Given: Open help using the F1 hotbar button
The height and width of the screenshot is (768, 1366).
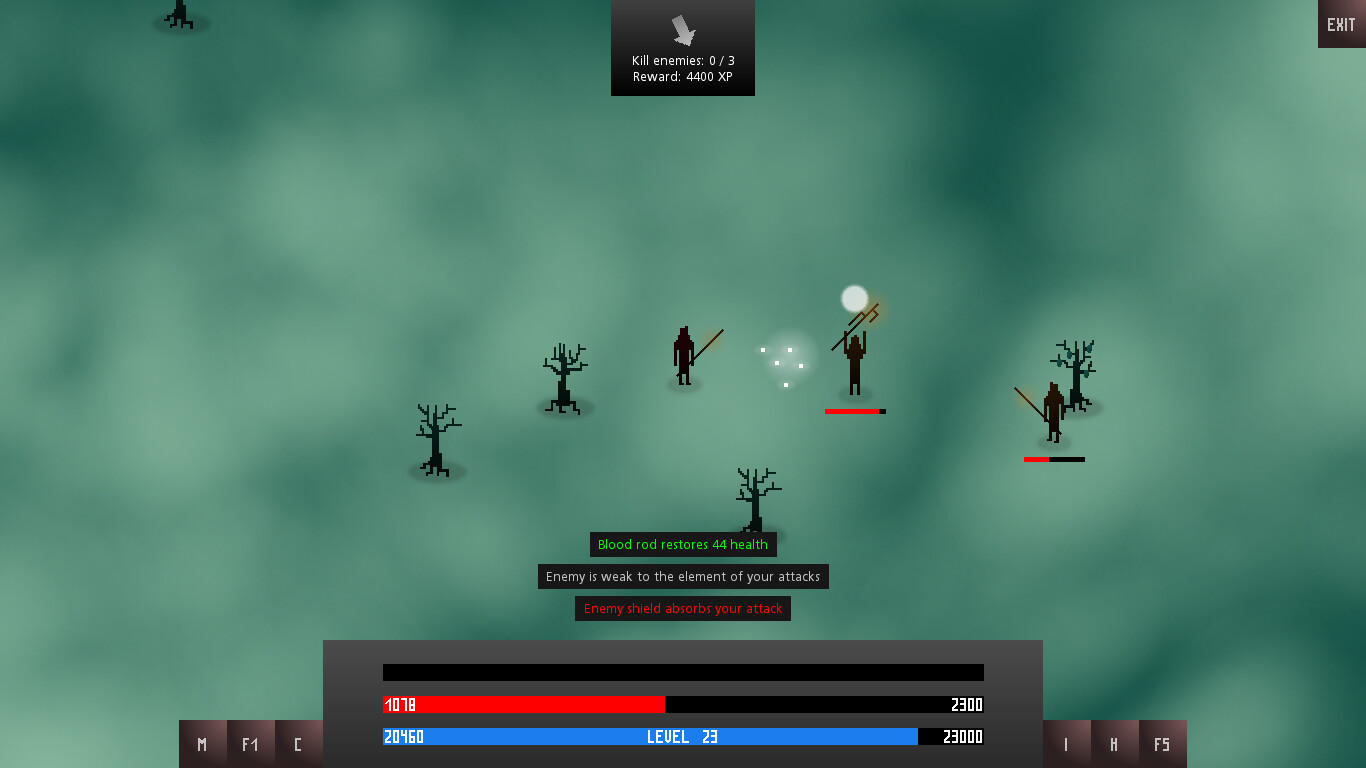Looking at the screenshot, I should pyautogui.click(x=250, y=744).
